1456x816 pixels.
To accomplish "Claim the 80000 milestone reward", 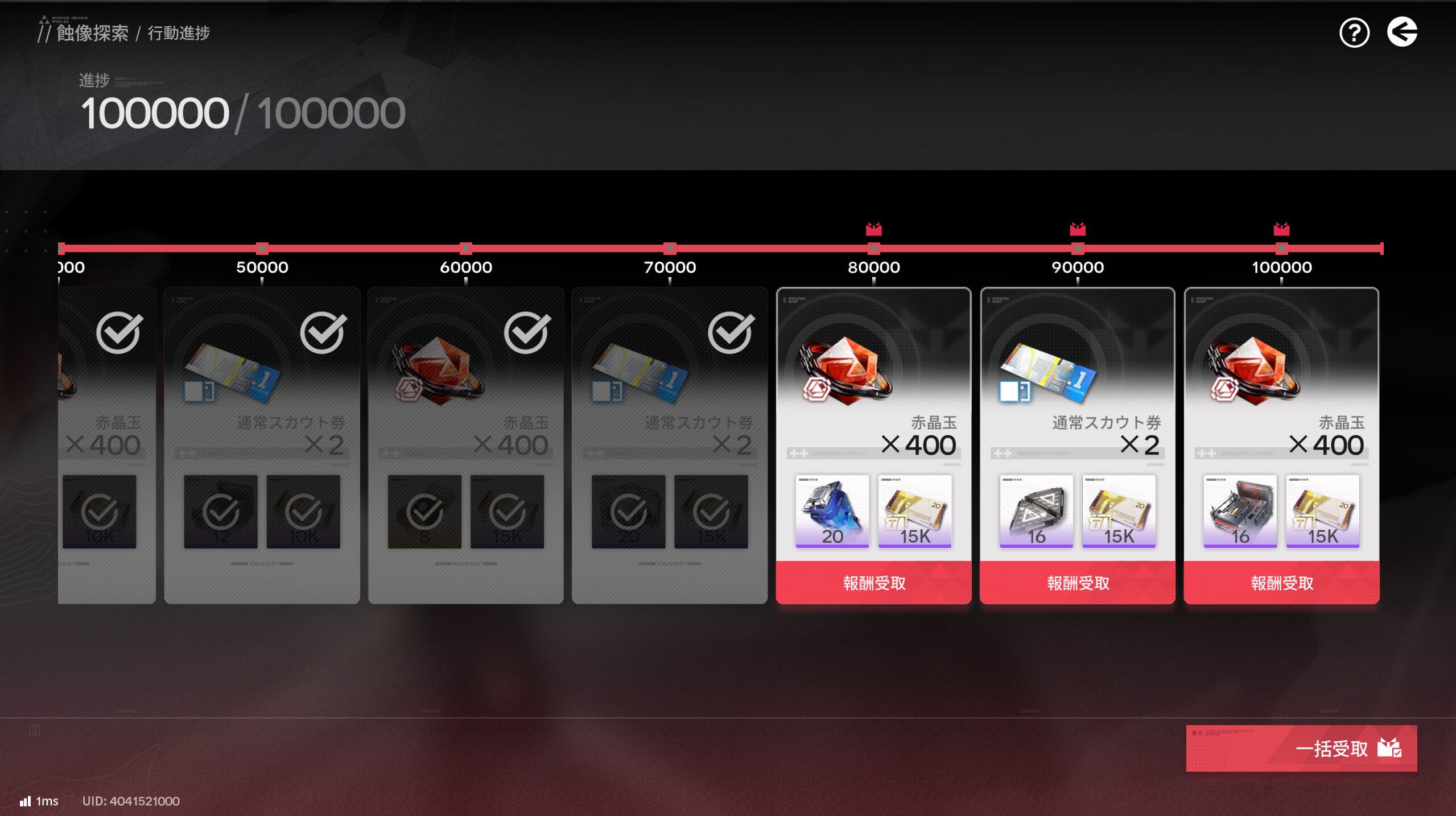I will pyautogui.click(x=873, y=583).
